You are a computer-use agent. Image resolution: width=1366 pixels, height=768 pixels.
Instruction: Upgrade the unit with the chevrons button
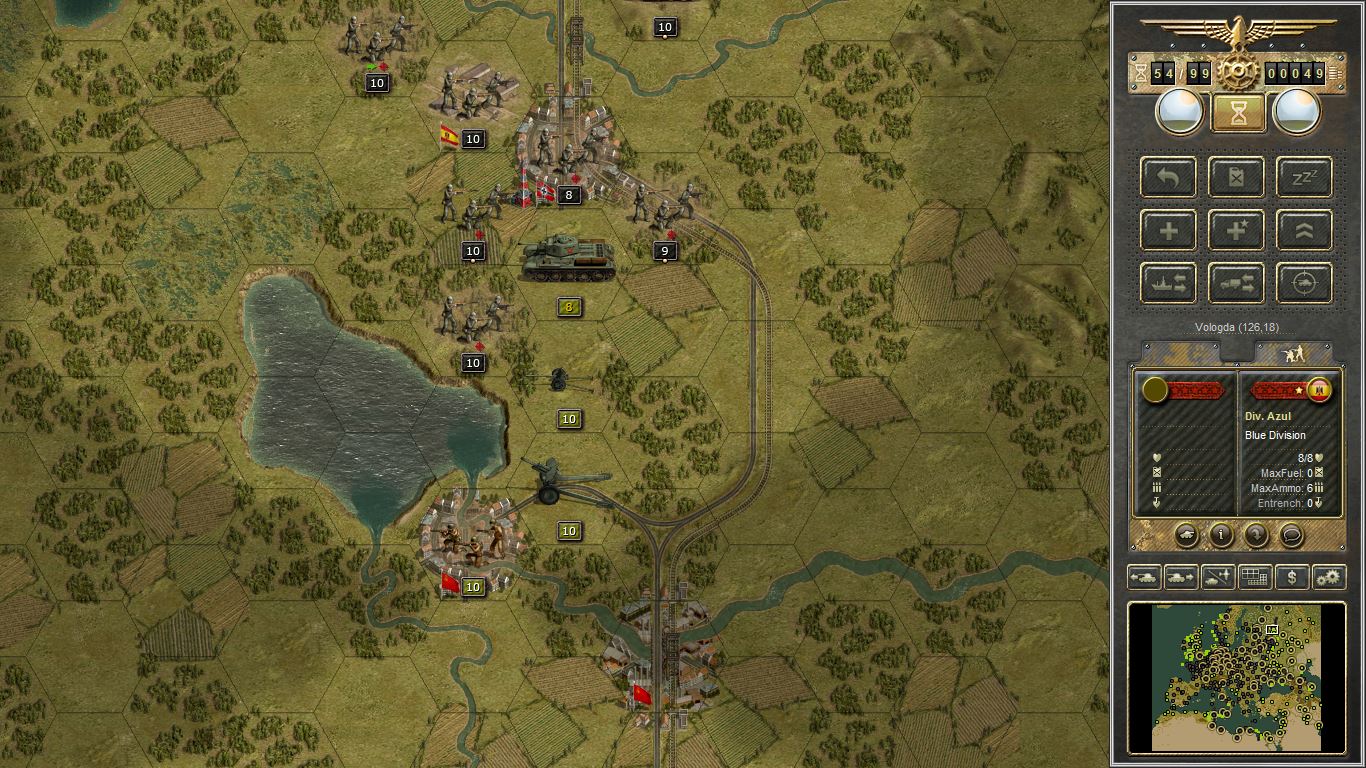[1305, 231]
